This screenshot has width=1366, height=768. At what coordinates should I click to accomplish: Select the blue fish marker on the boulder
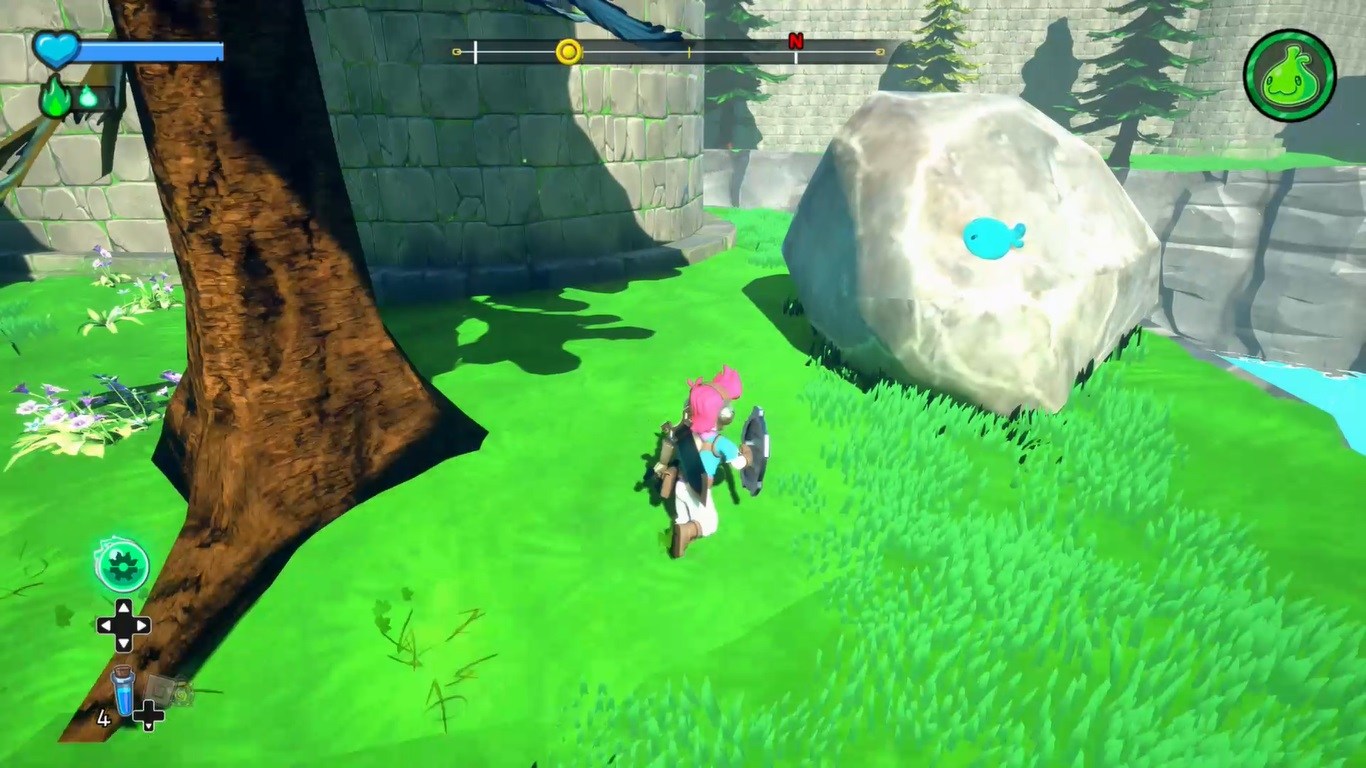[992, 239]
